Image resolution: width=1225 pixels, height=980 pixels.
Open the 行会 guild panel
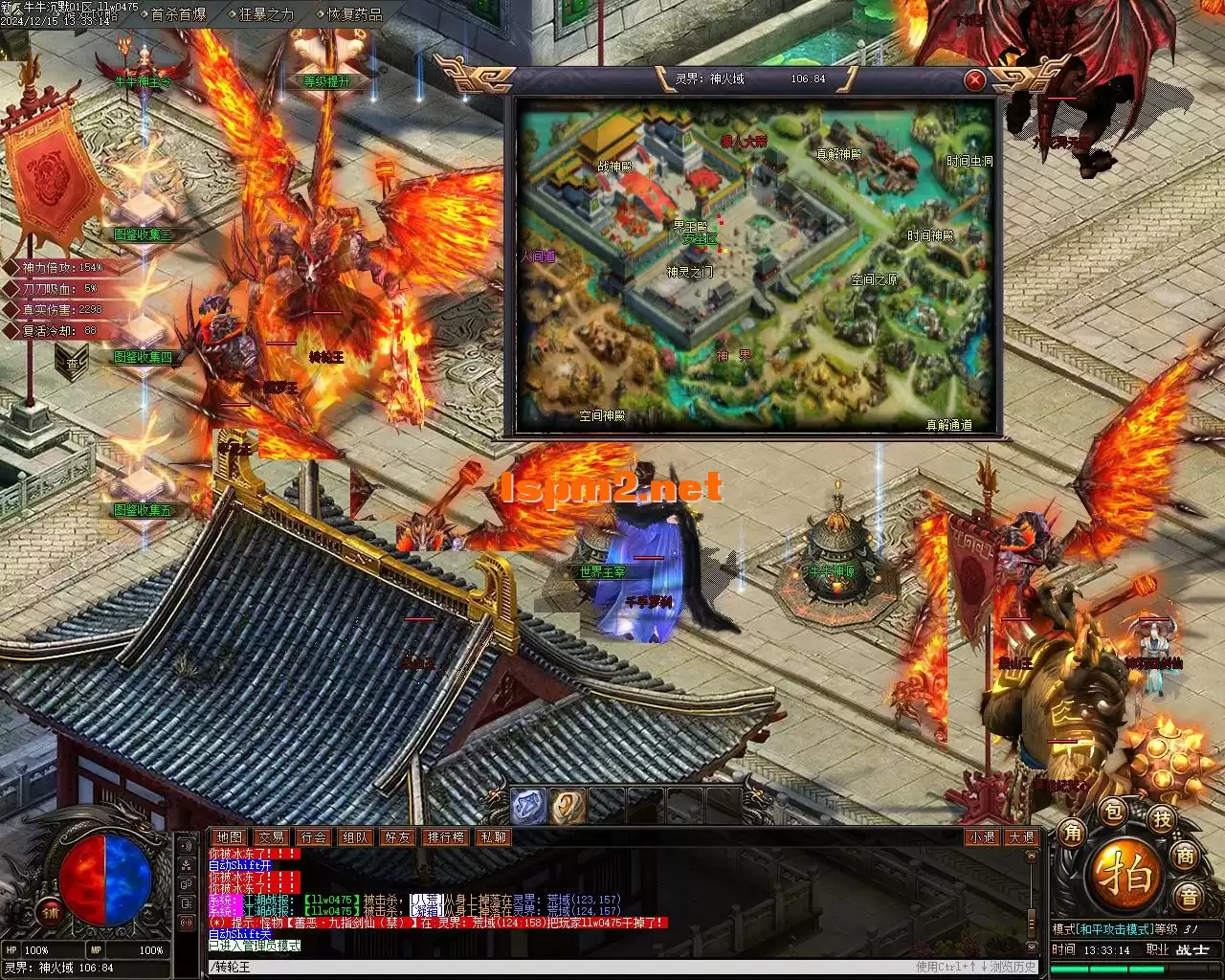point(314,837)
